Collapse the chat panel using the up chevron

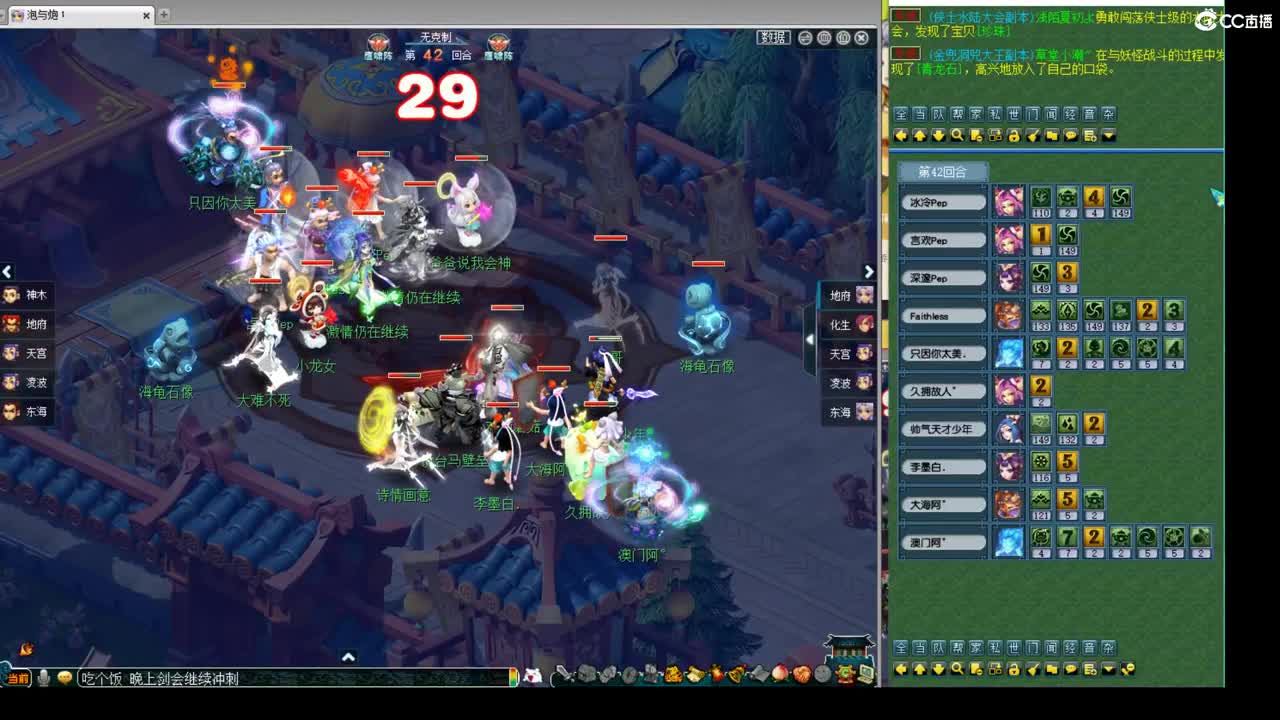tap(348, 657)
